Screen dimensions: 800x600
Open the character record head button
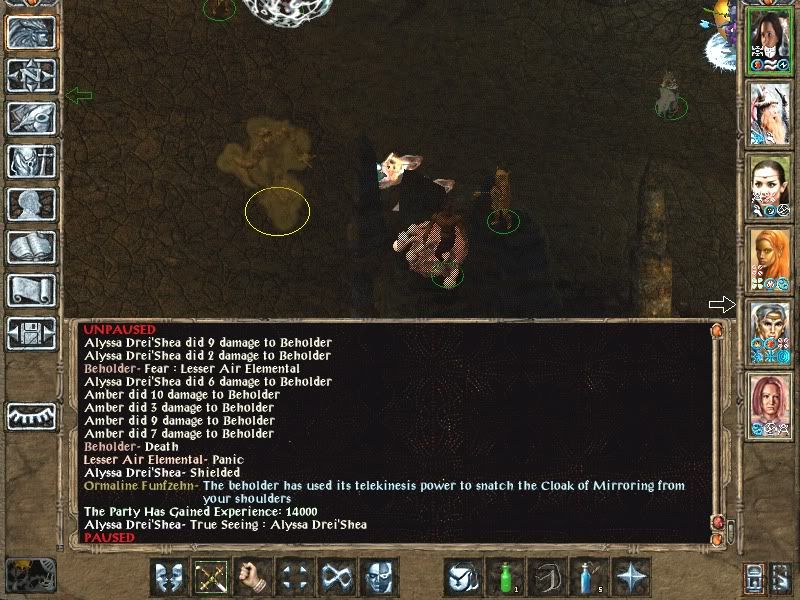point(31,204)
